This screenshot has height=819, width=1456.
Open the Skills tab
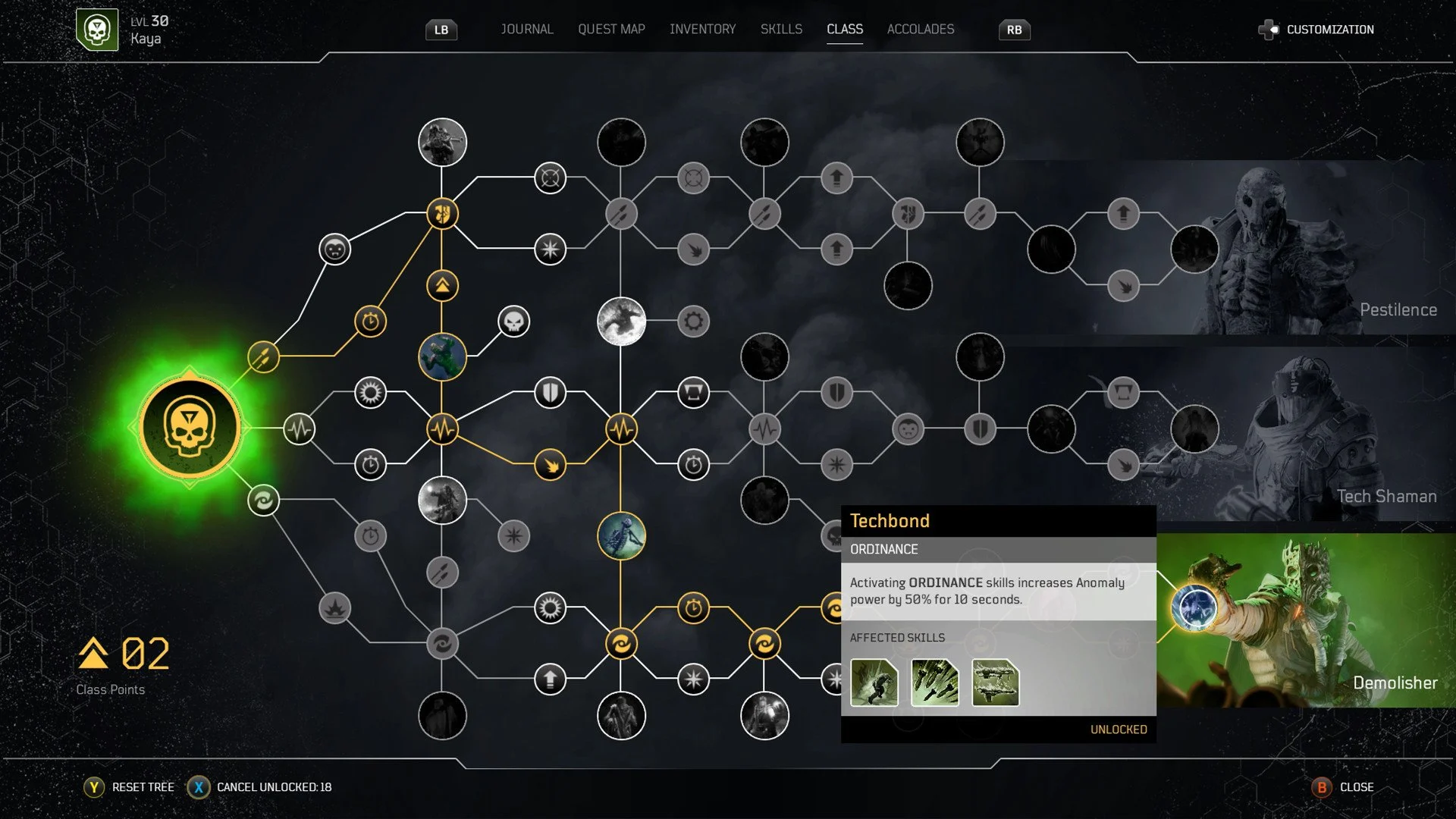(780, 29)
